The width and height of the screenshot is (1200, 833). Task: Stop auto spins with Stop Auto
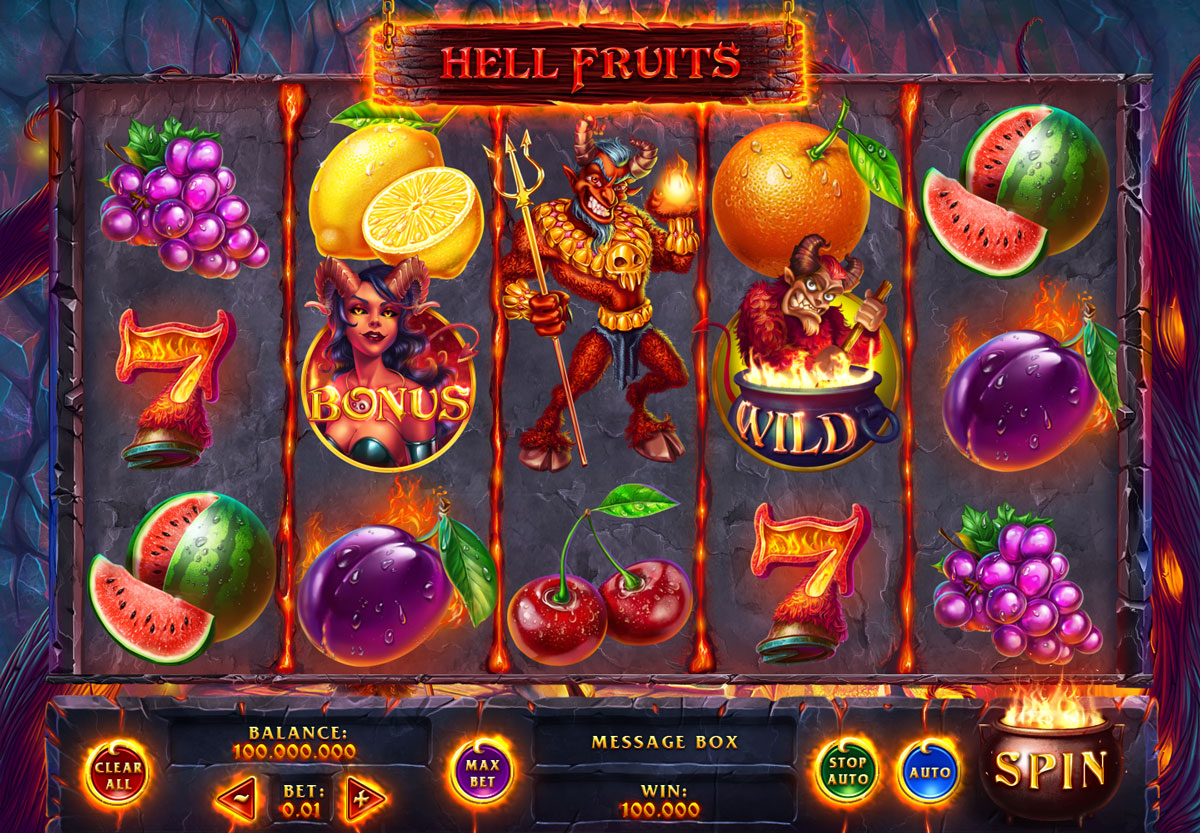click(x=847, y=772)
